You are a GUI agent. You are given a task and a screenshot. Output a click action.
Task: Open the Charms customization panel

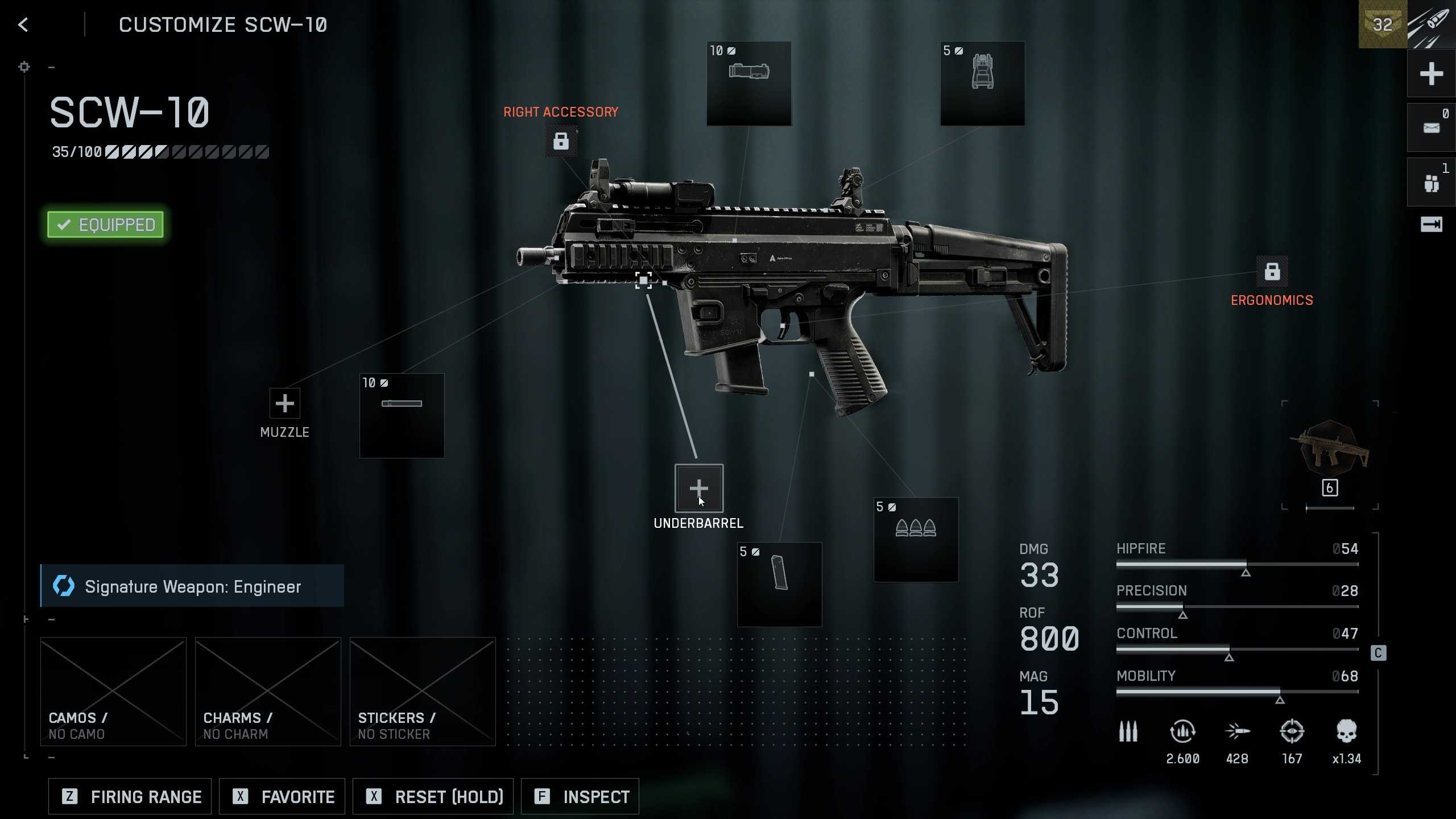tap(267, 692)
